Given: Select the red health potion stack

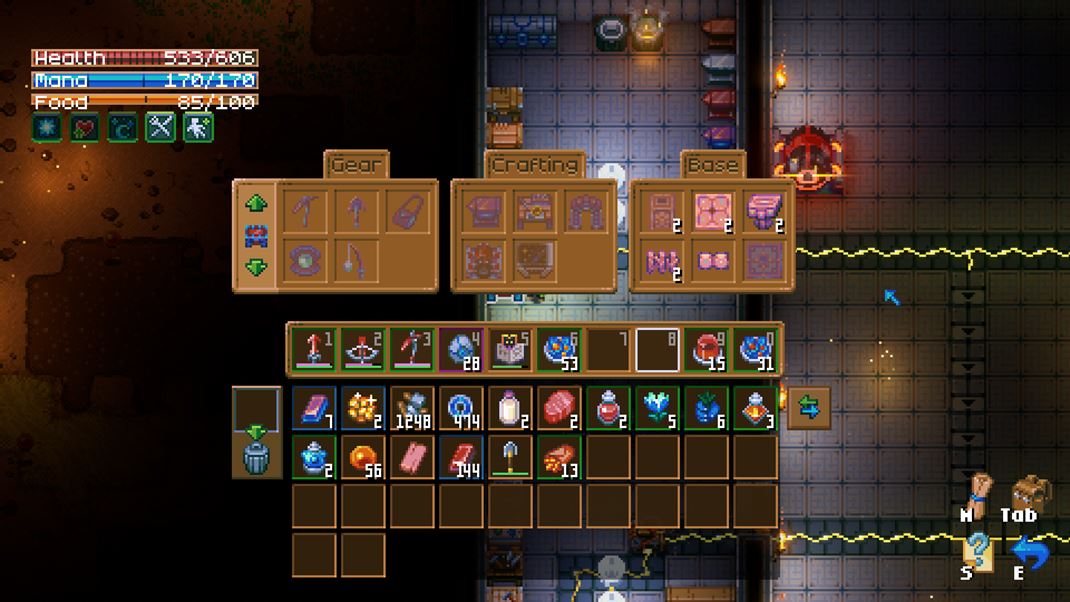Looking at the screenshot, I should (608, 408).
